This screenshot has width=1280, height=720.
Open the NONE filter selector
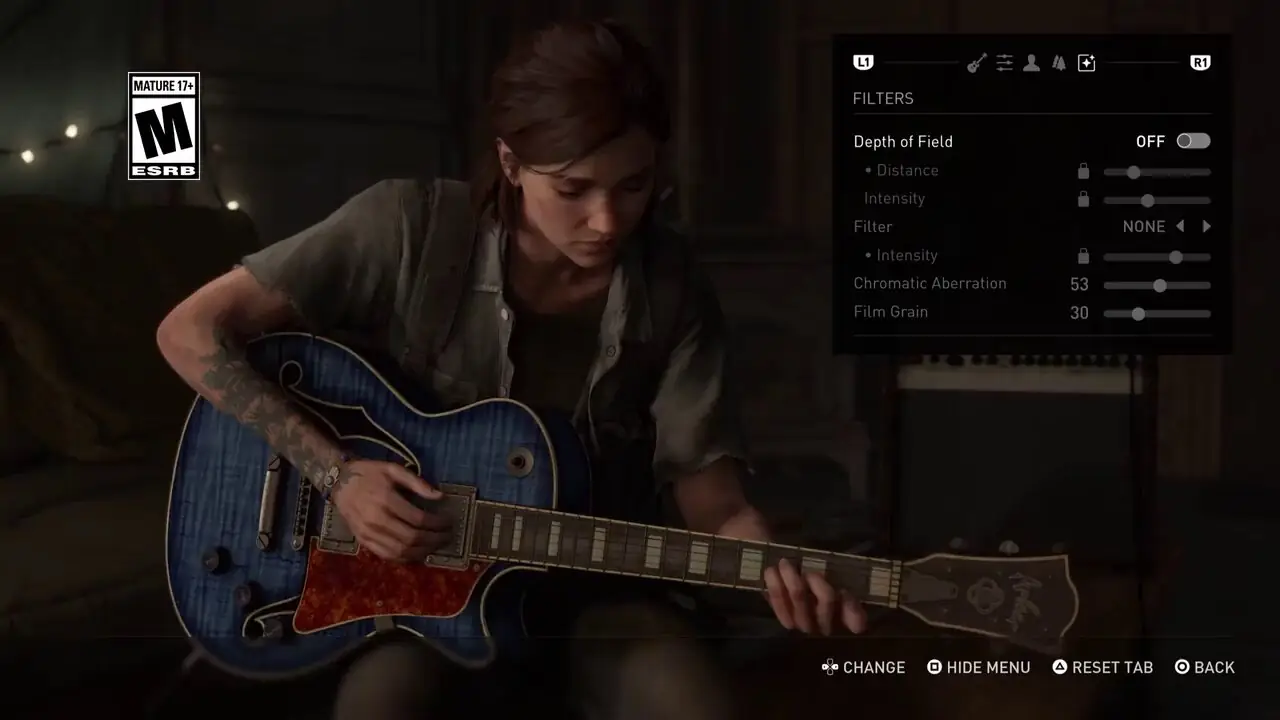(x=1143, y=226)
